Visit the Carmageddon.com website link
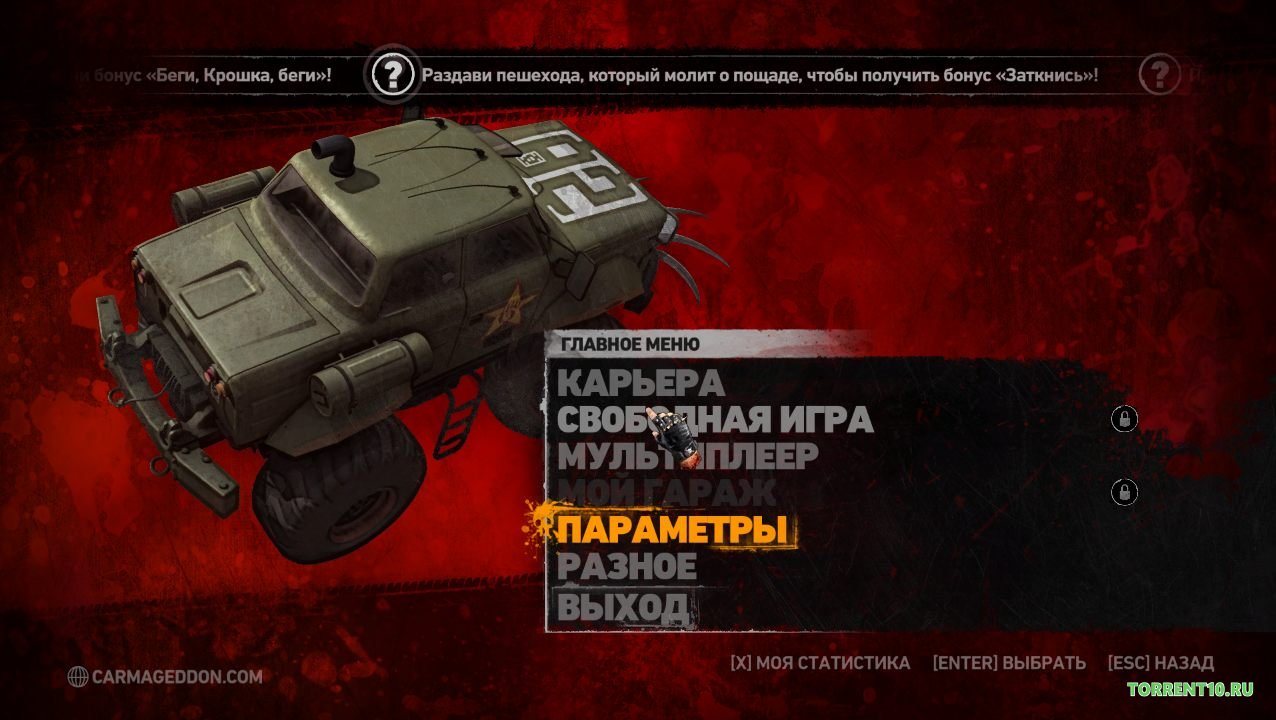Viewport: 1276px width, 720px height. pyautogui.click(x=166, y=677)
